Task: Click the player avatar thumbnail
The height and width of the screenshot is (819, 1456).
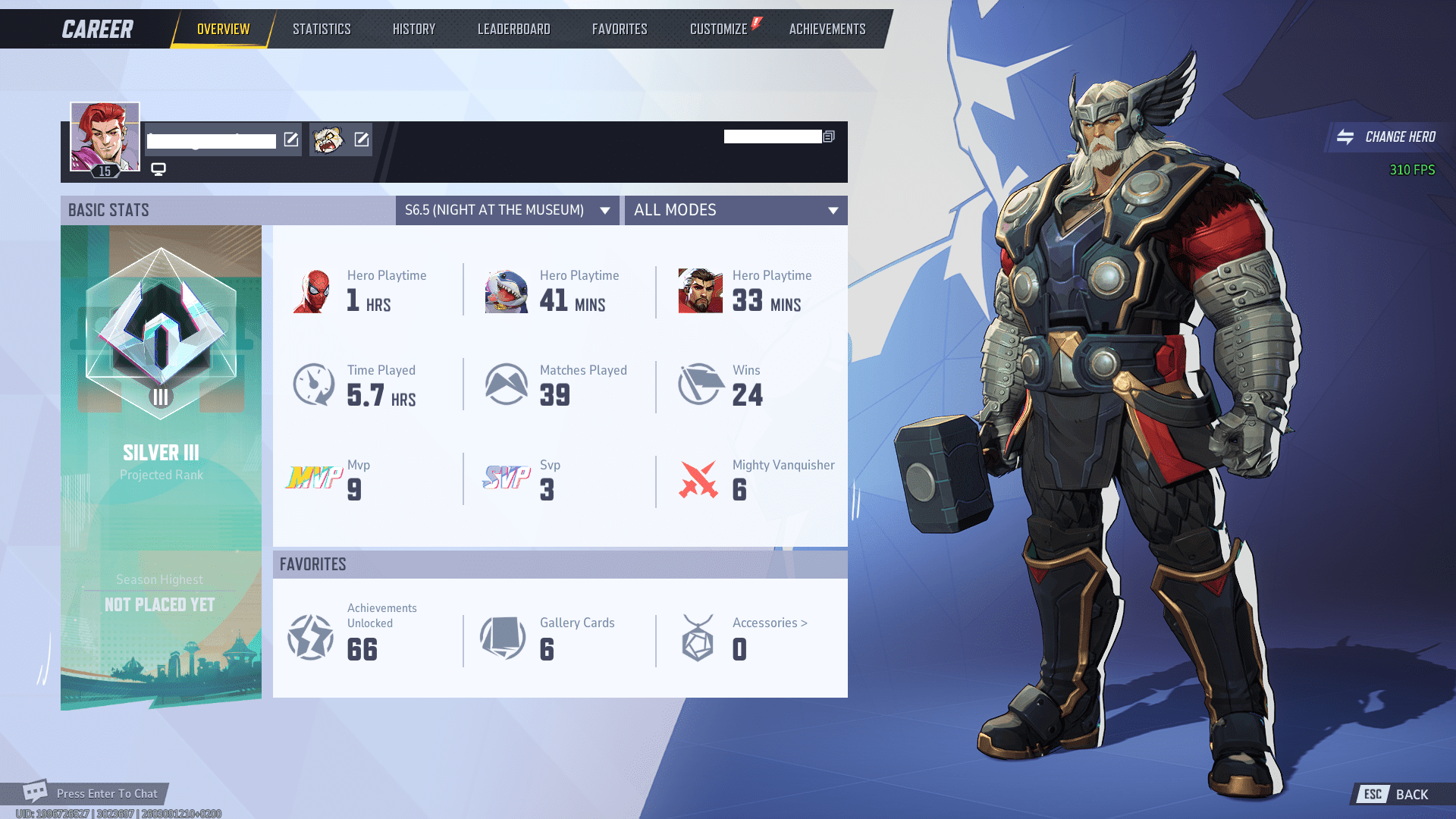Action: coord(103,136)
